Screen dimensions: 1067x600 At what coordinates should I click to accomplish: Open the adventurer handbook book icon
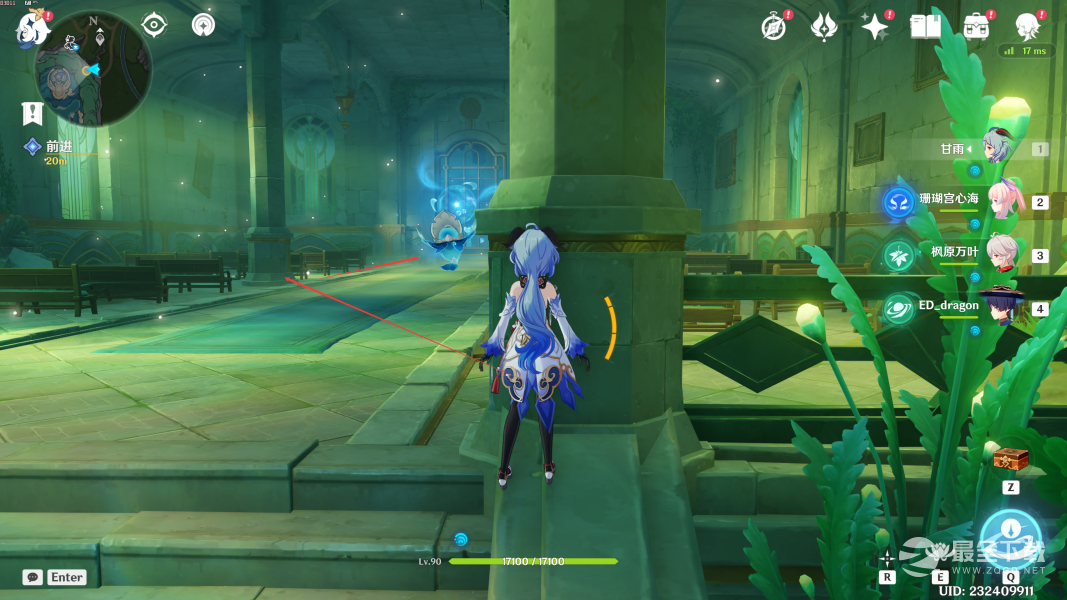pyautogui.click(x=925, y=27)
